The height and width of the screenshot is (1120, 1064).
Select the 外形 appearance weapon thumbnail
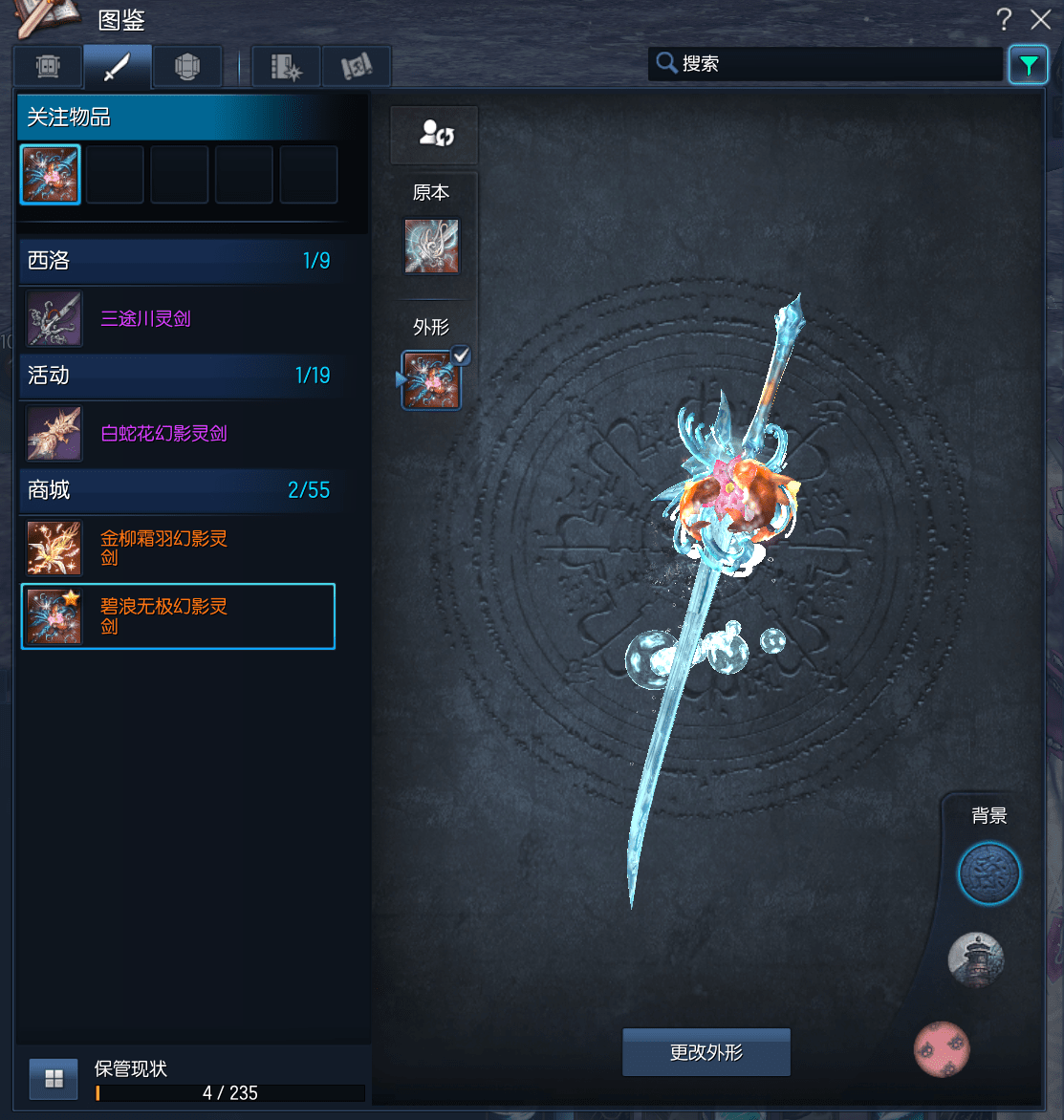pyautogui.click(x=431, y=379)
